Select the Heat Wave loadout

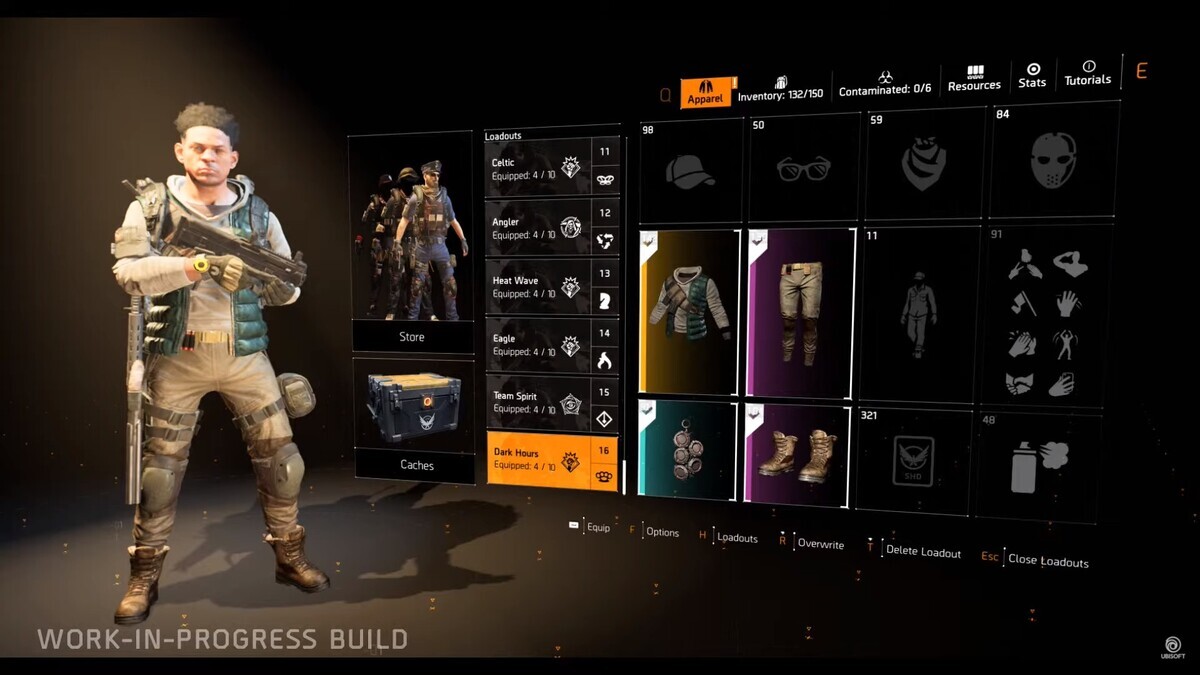click(x=540, y=287)
